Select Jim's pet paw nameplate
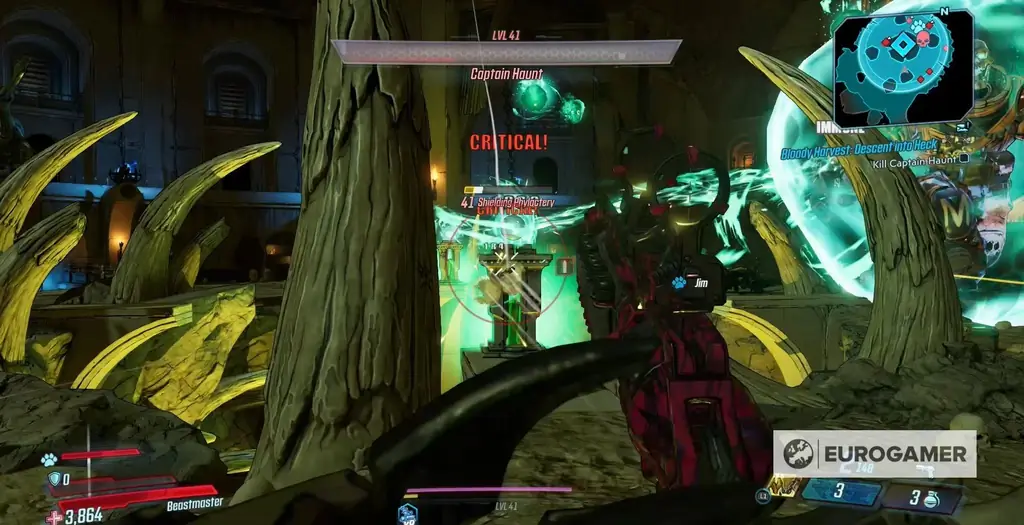This screenshot has height=525, width=1024. [x=678, y=283]
